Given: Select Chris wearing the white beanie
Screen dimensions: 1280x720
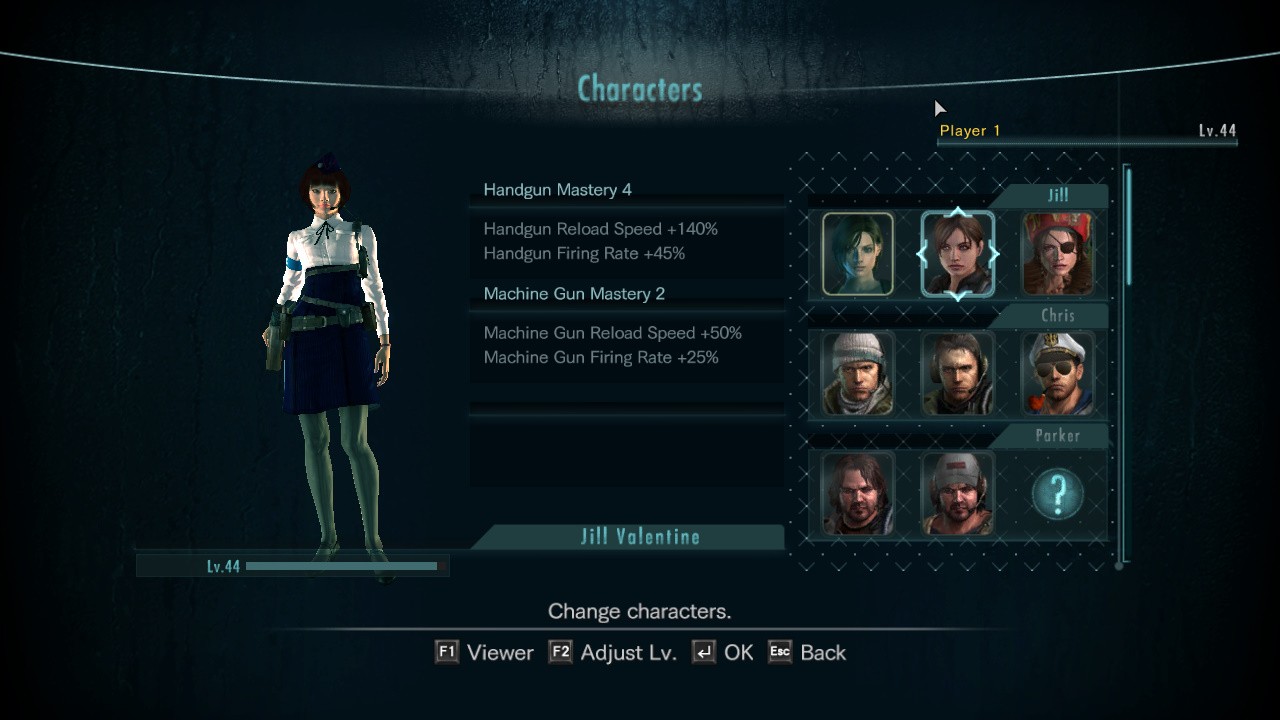Looking at the screenshot, I should tap(857, 374).
